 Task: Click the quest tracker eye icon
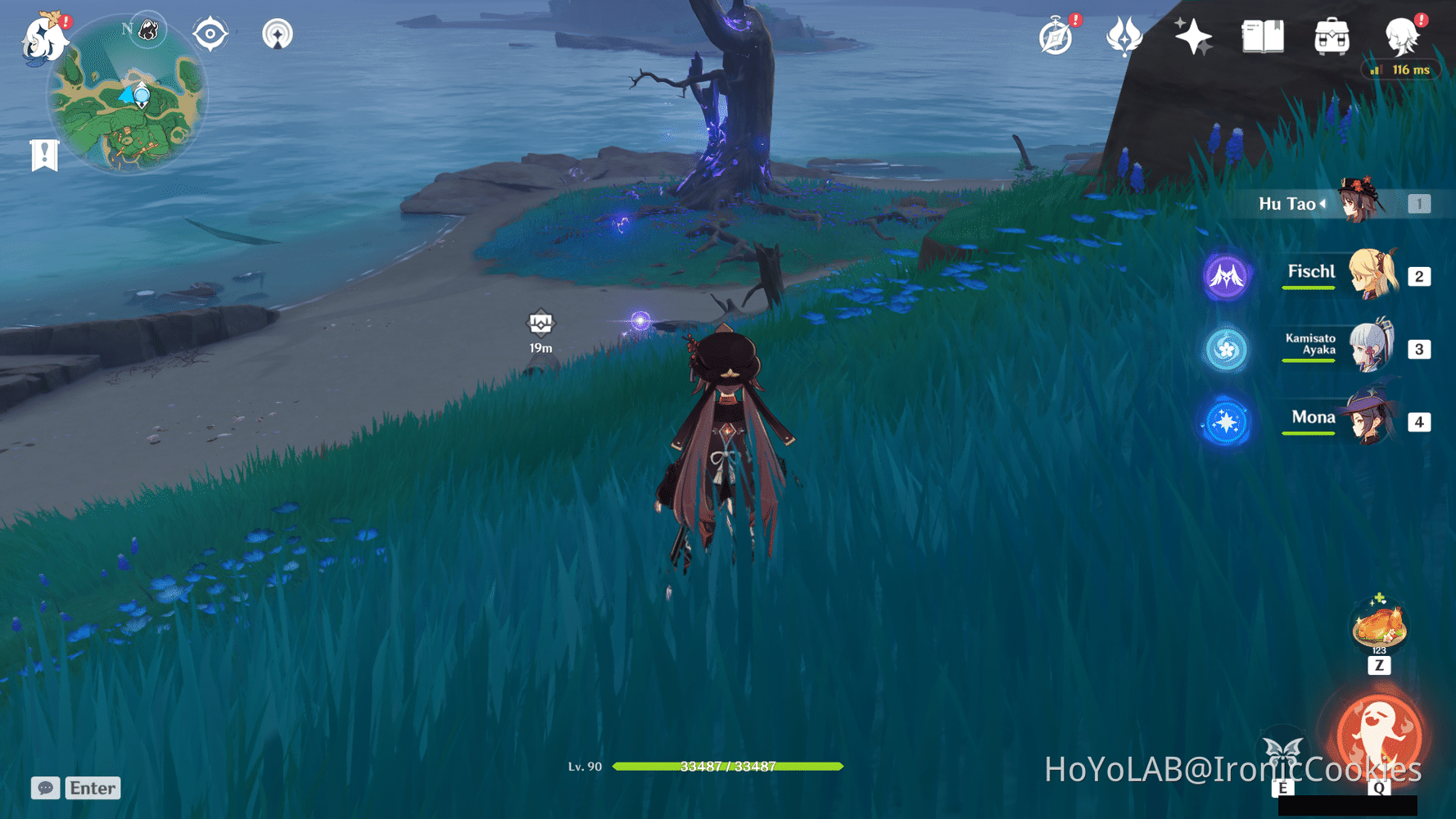[x=210, y=34]
